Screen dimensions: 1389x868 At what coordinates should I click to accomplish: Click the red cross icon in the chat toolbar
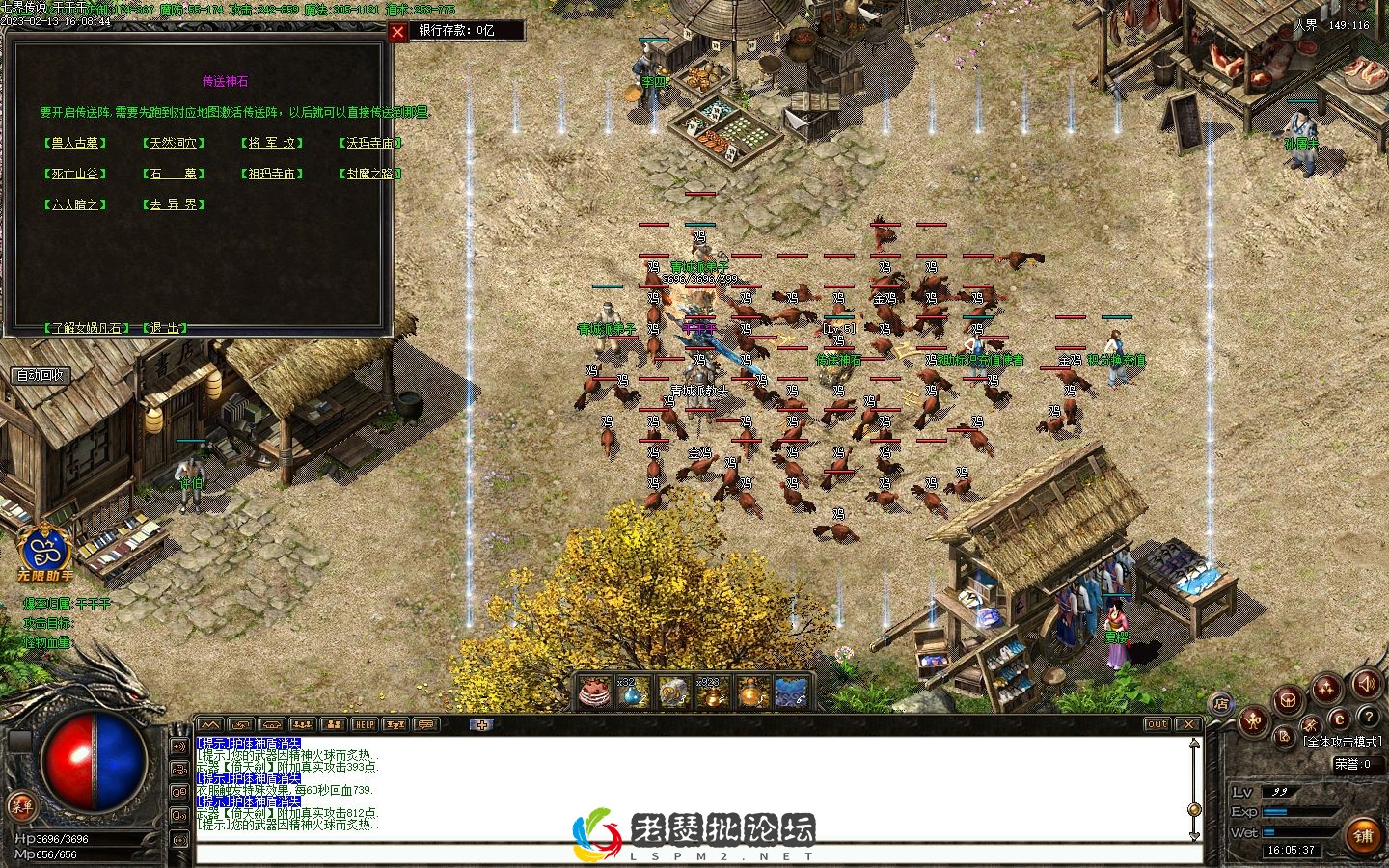(482, 724)
